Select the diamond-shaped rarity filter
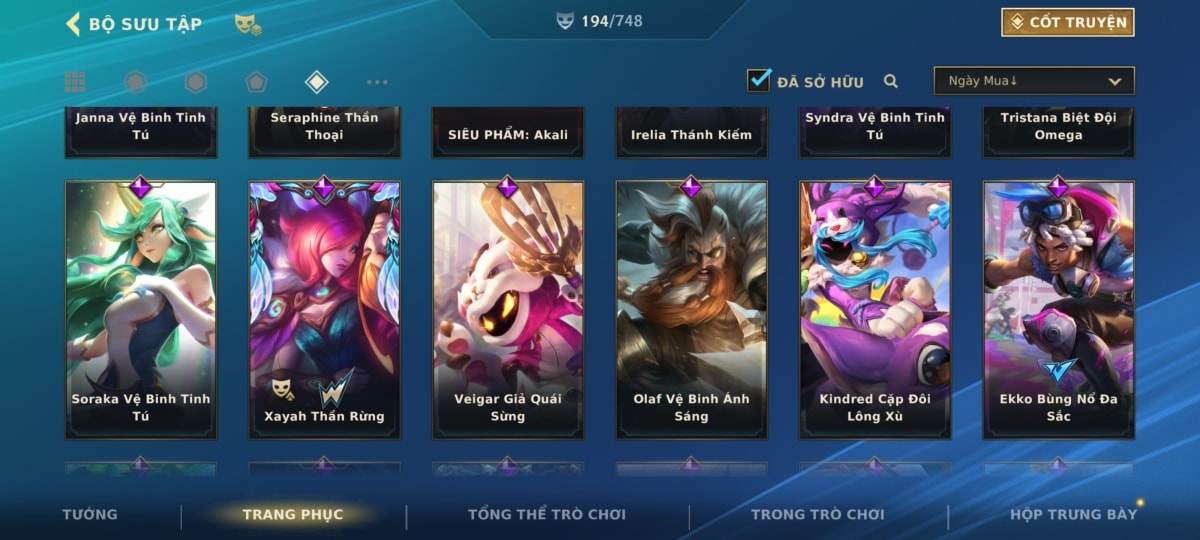1200x540 pixels. tap(316, 82)
